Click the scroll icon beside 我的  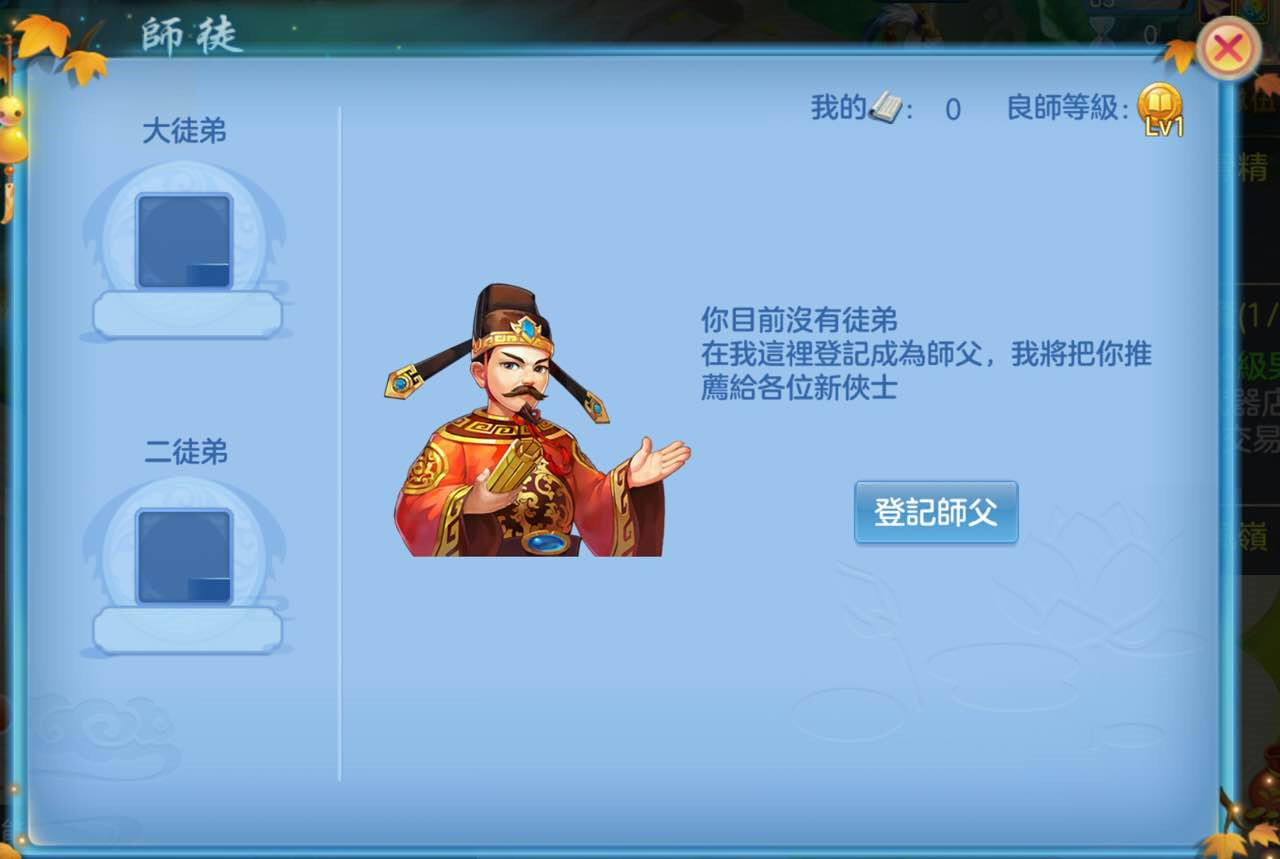[884, 108]
